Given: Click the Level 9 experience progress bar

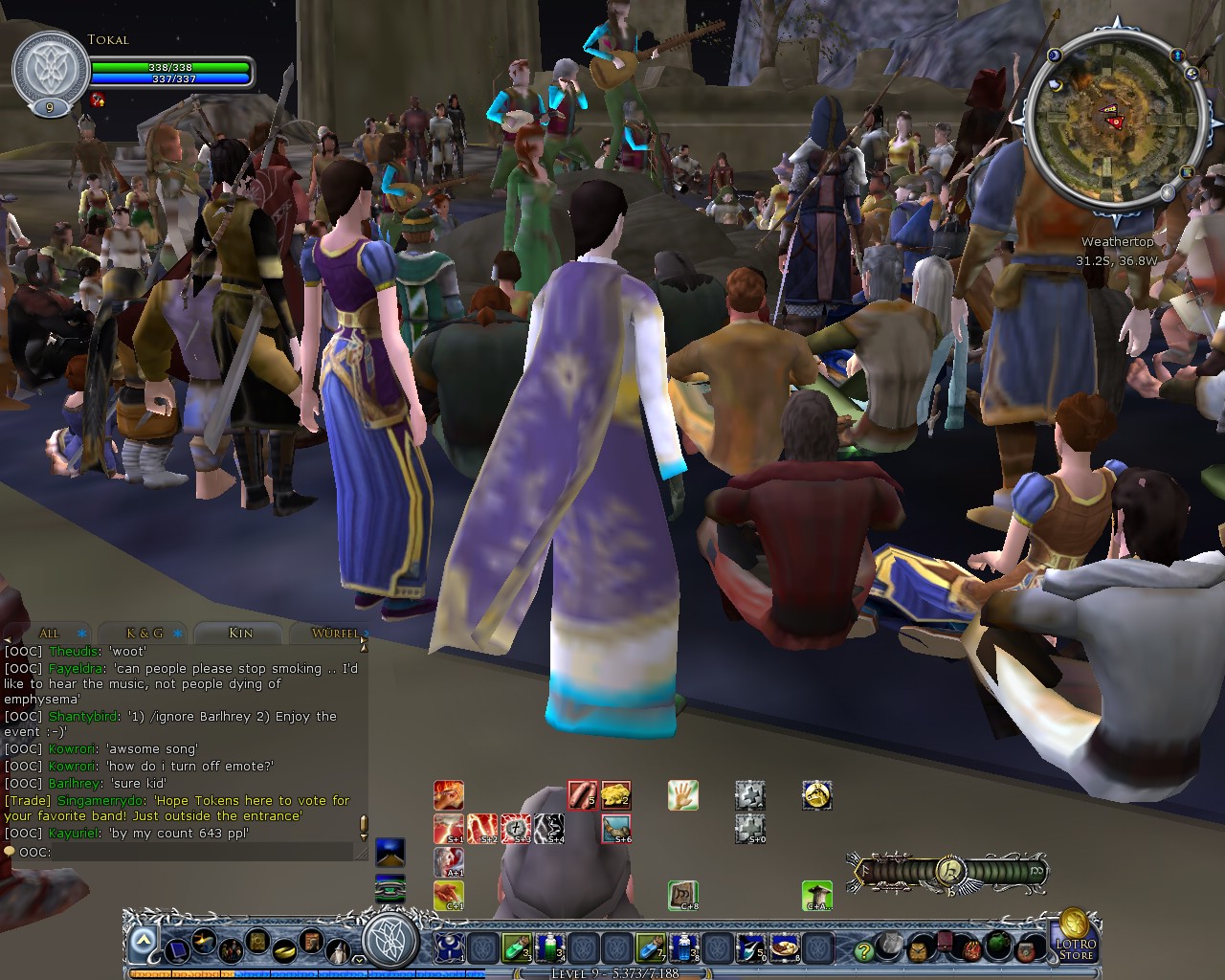Looking at the screenshot, I should click(612, 970).
